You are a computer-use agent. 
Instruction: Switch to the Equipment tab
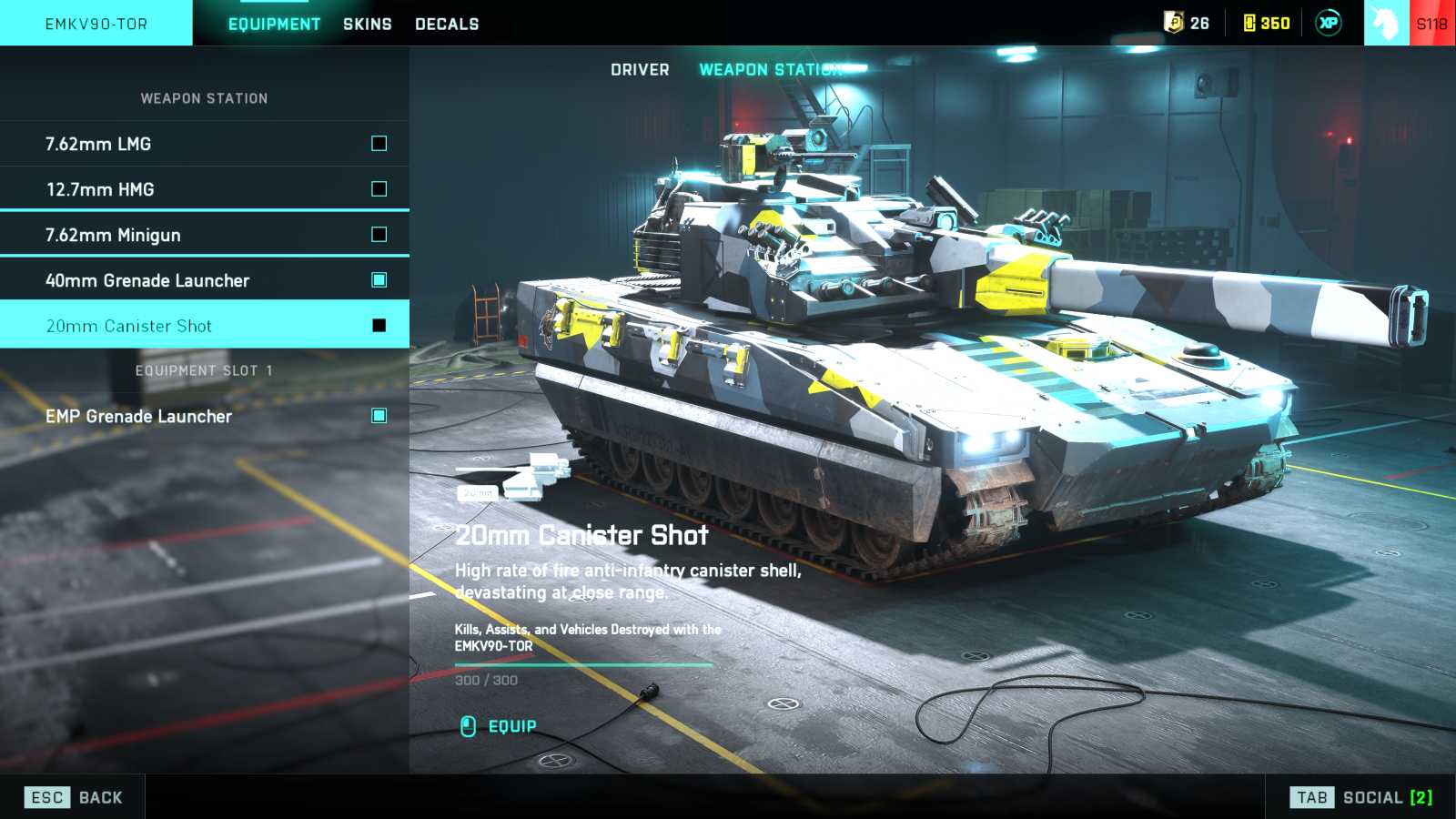click(x=274, y=24)
